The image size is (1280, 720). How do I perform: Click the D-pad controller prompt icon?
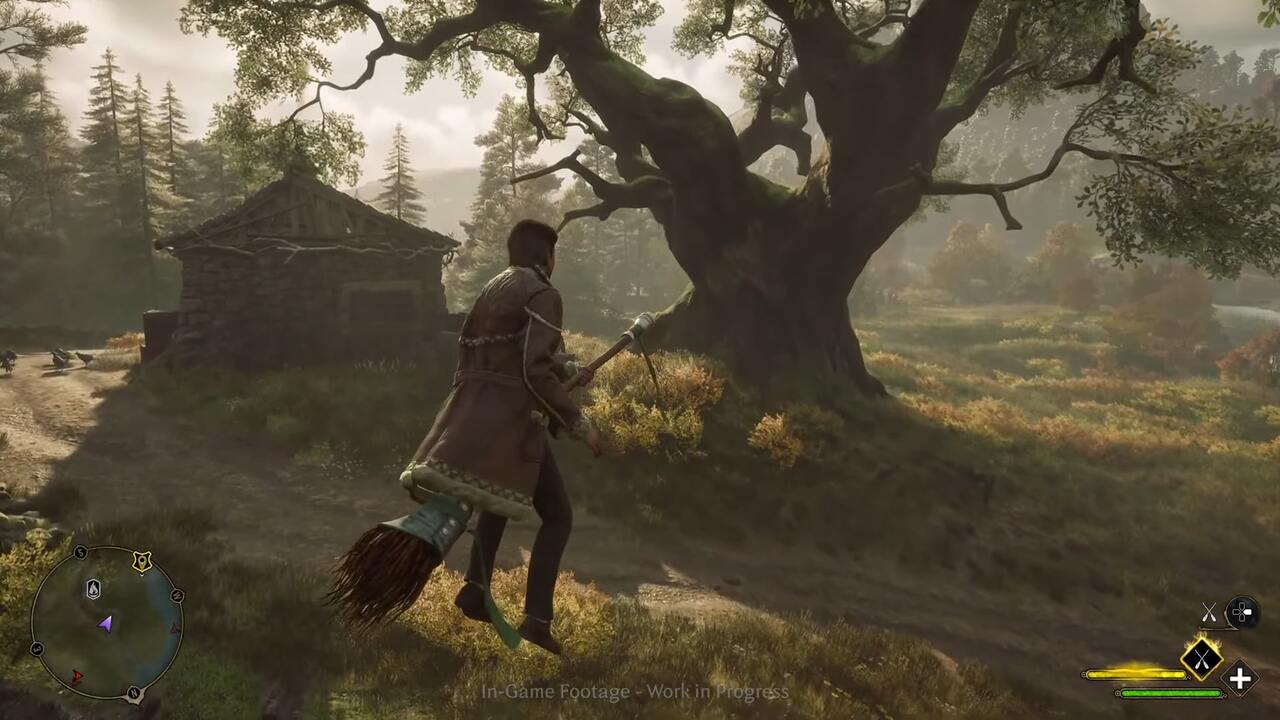click(x=1242, y=612)
